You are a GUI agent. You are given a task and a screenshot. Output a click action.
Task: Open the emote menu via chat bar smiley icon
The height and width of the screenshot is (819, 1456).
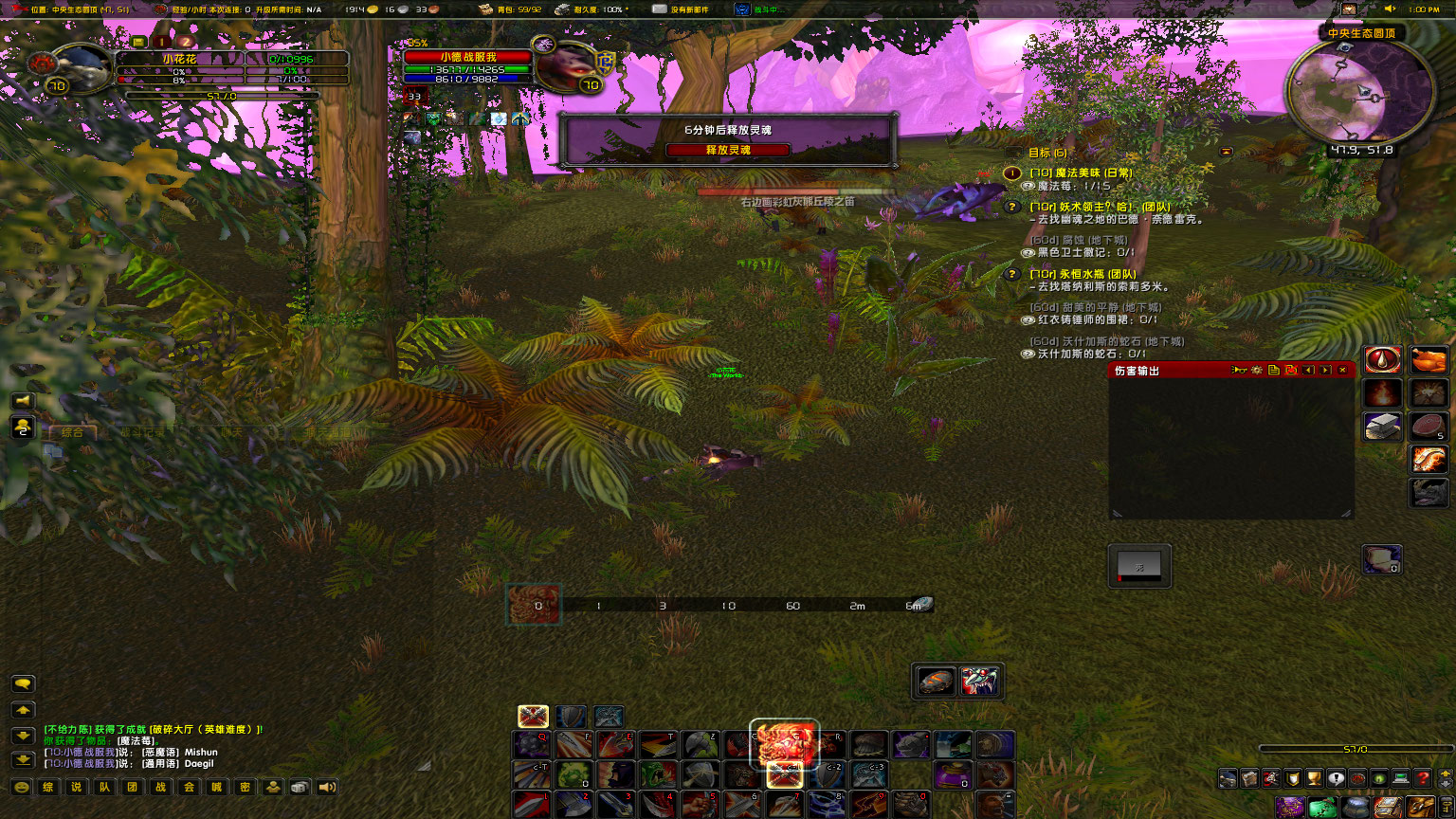tap(22, 788)
